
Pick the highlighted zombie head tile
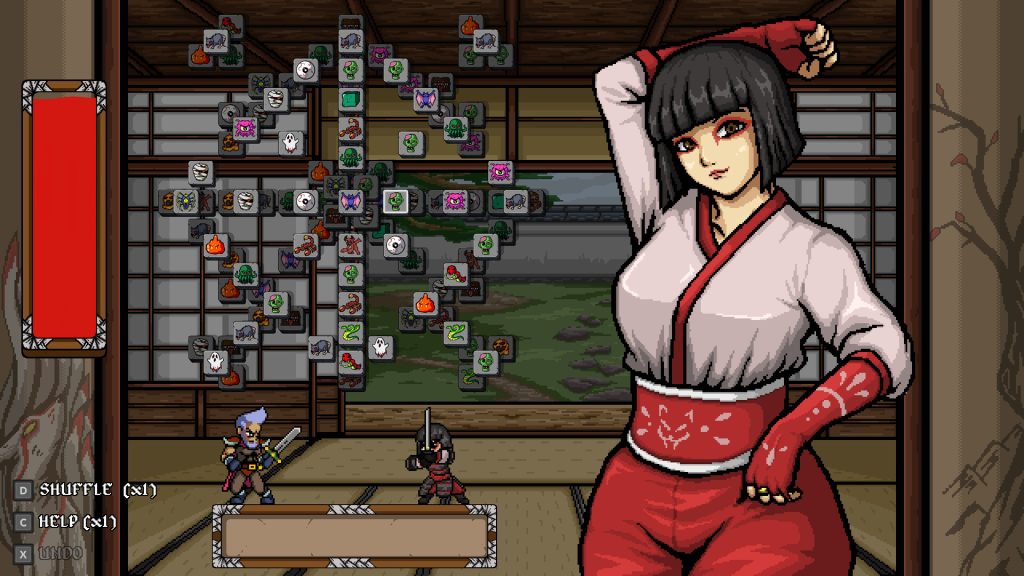396,200
